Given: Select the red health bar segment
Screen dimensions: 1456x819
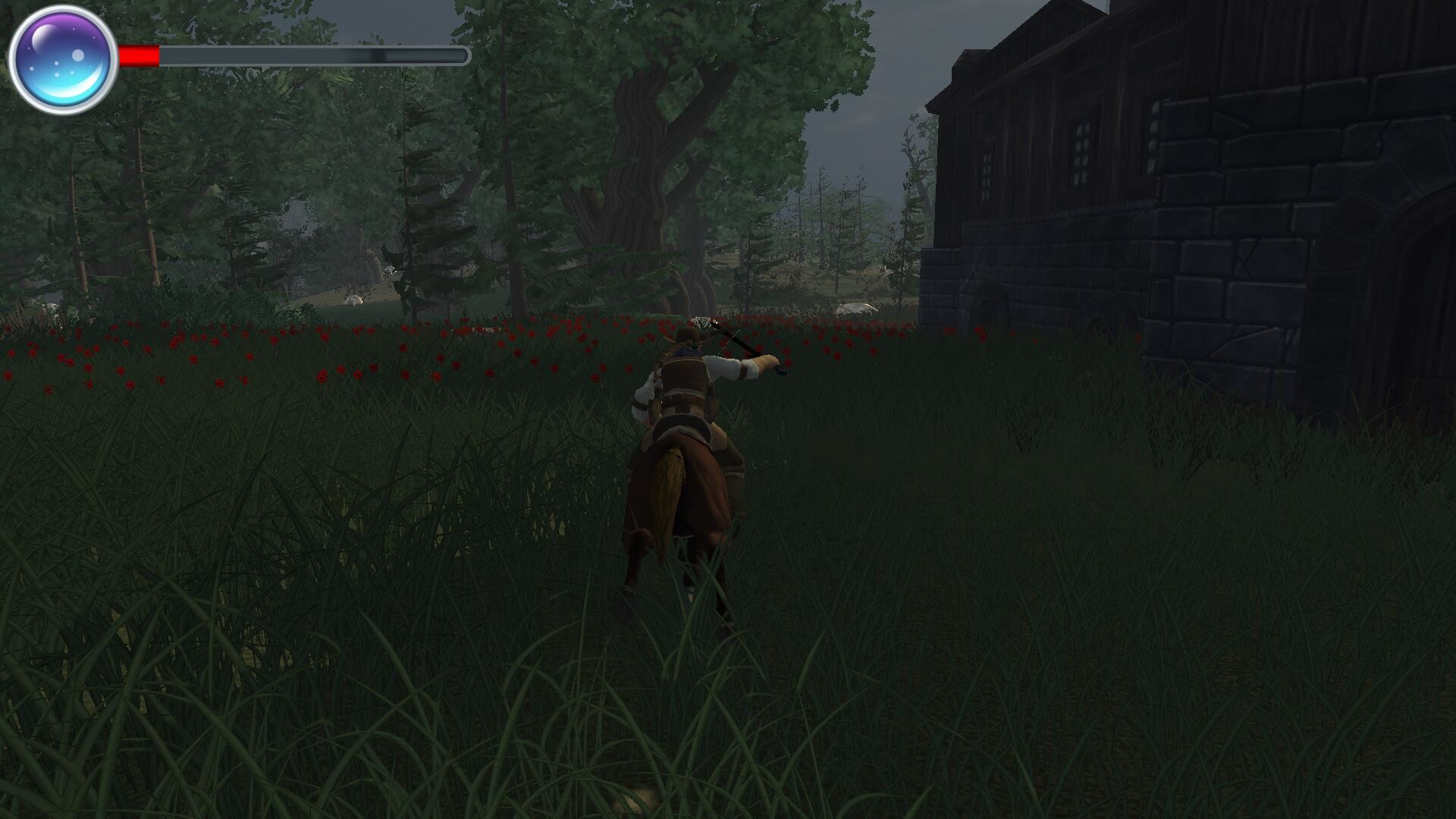Looking at the screenshot, I should point(136,55).
